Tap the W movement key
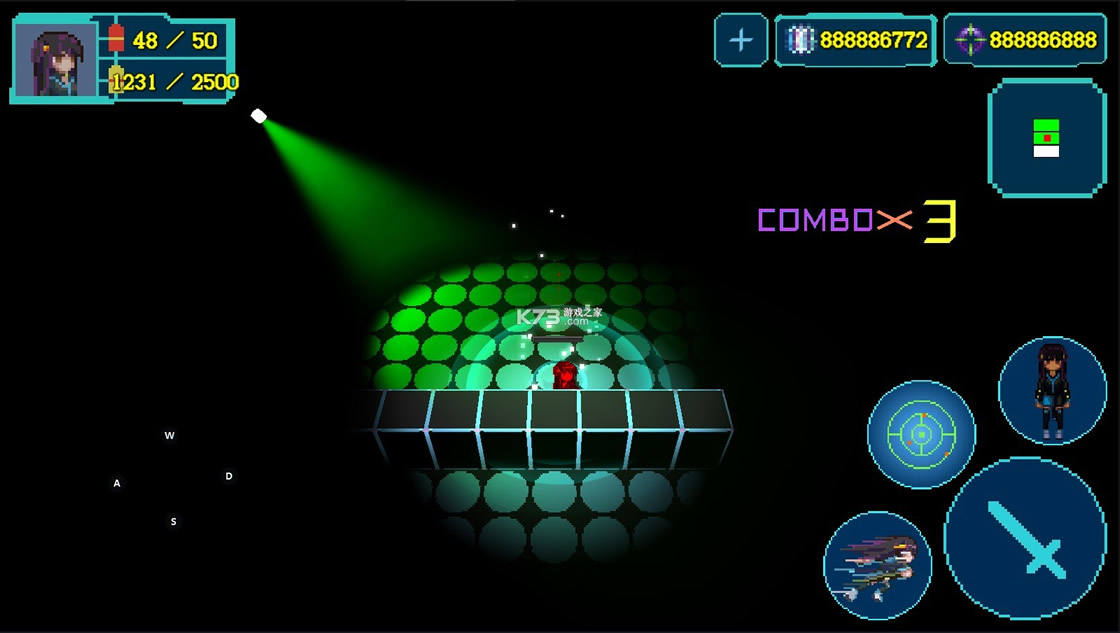 170,436
